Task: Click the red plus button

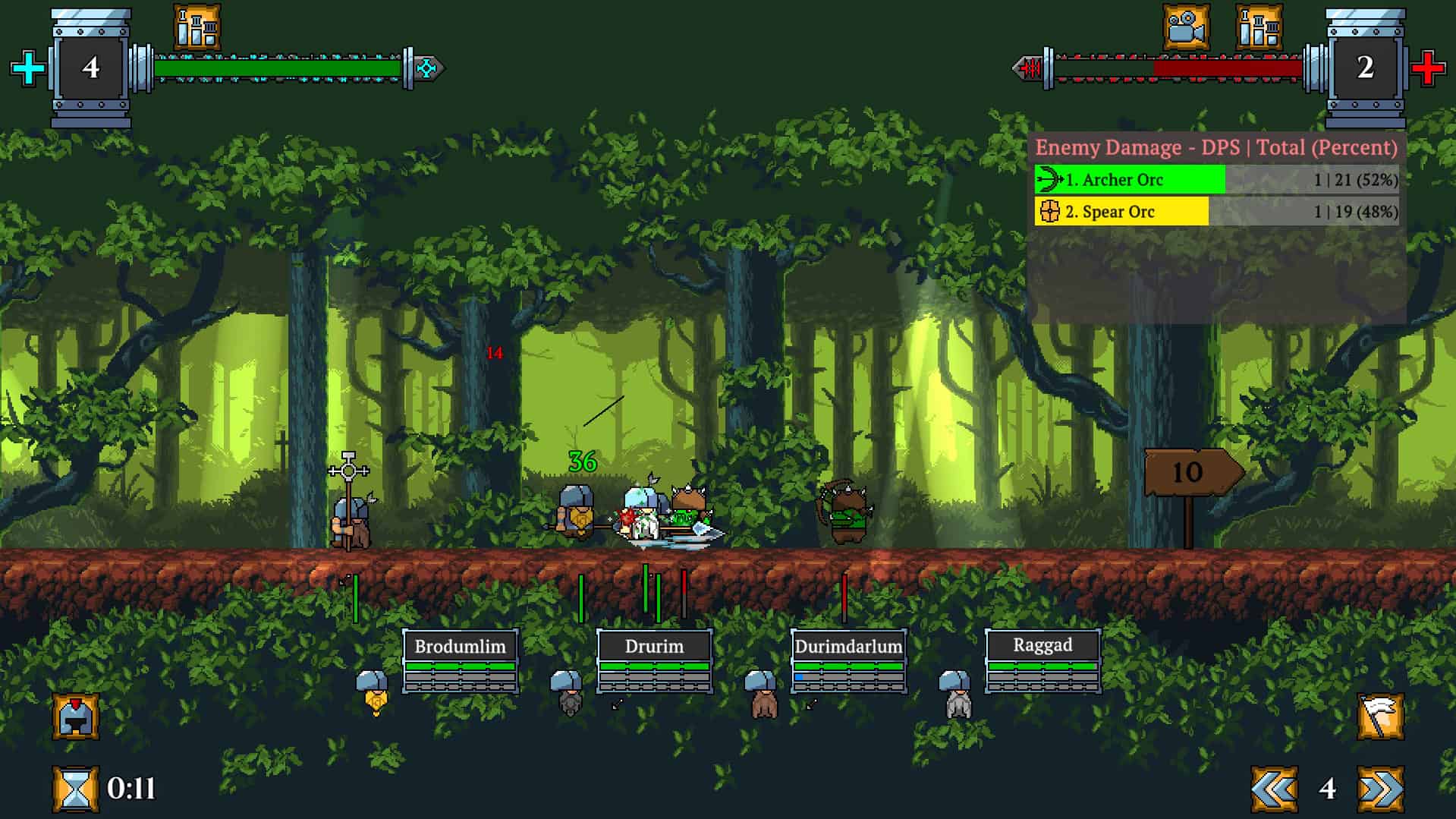Action: [1427, 68]
